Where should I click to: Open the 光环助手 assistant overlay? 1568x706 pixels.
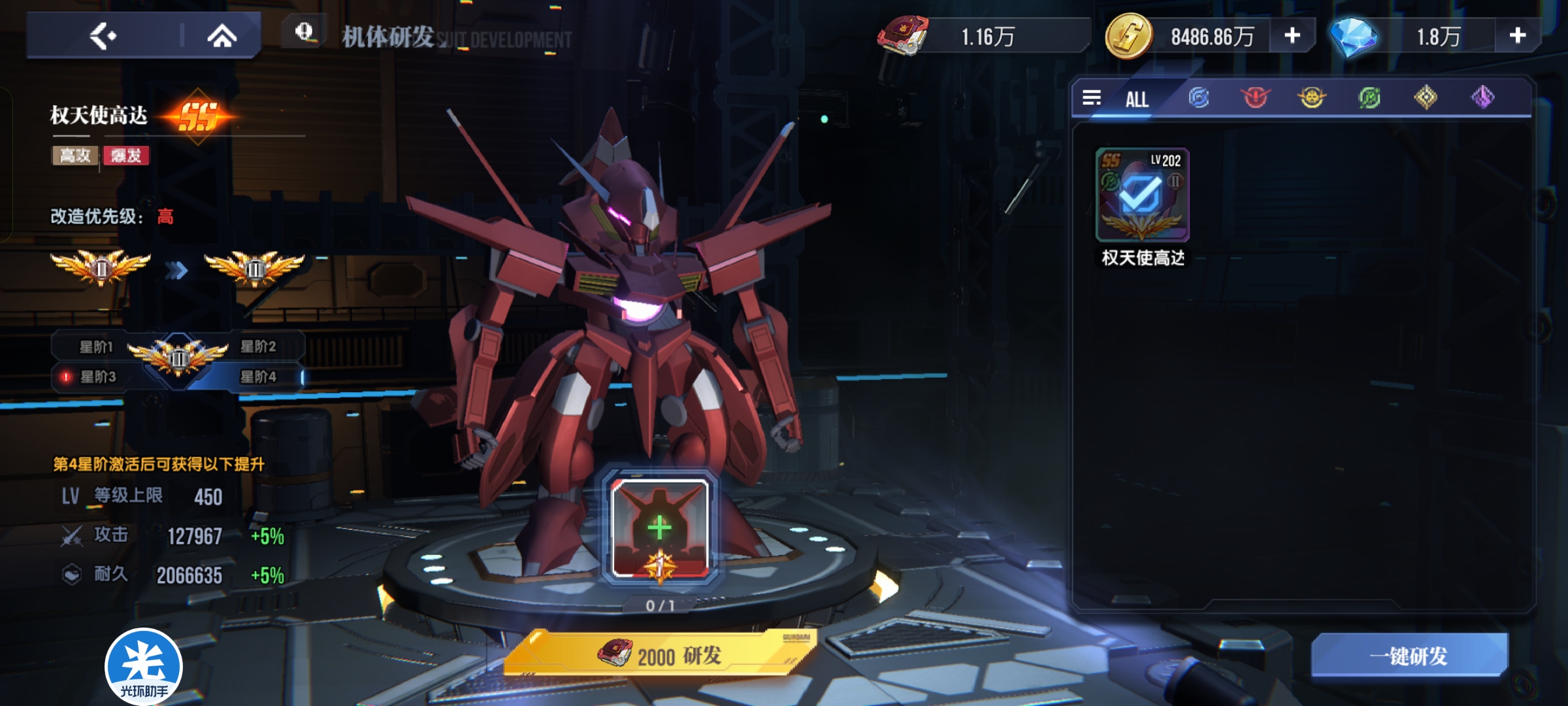[144, 667]
